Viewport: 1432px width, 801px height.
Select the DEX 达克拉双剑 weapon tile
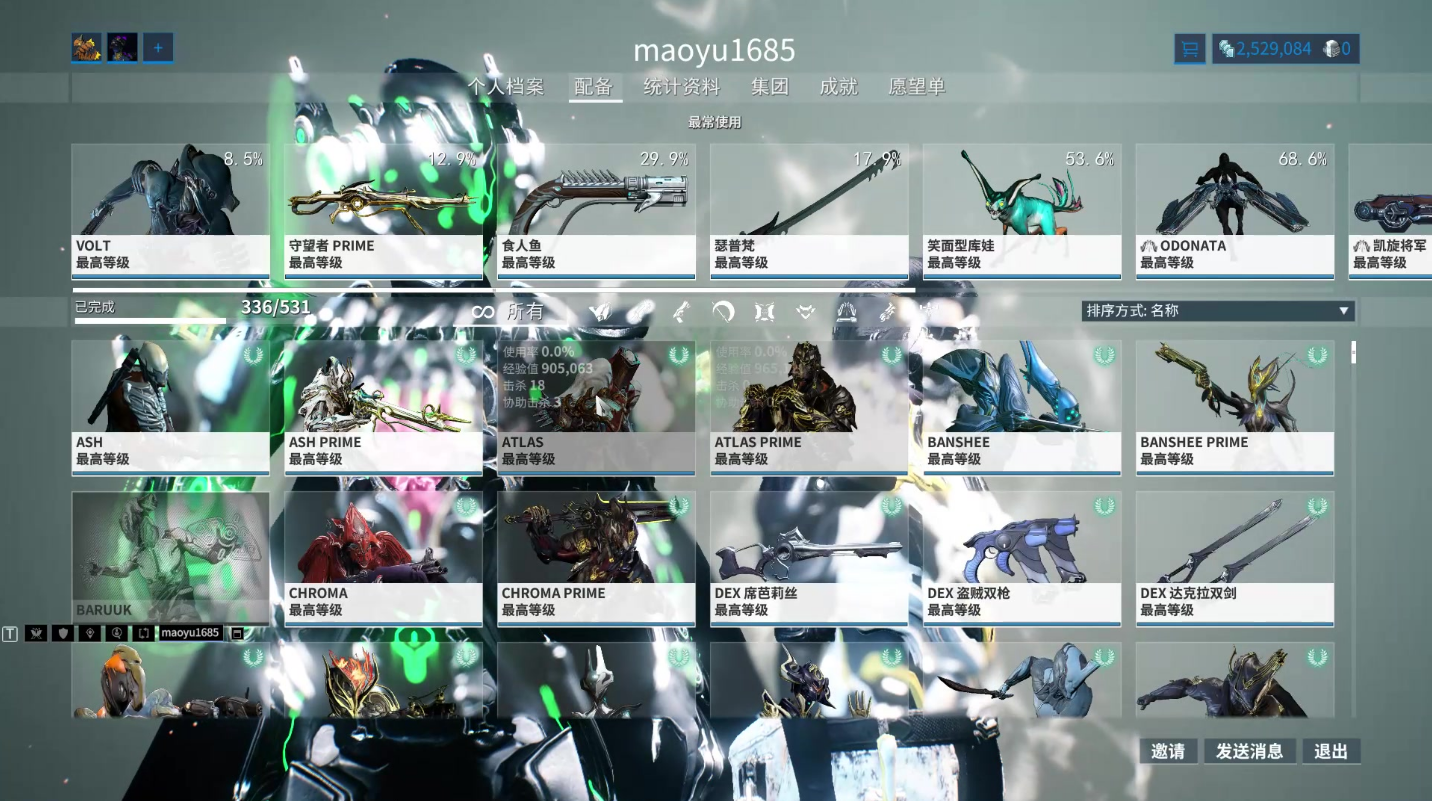point(1234,558)
